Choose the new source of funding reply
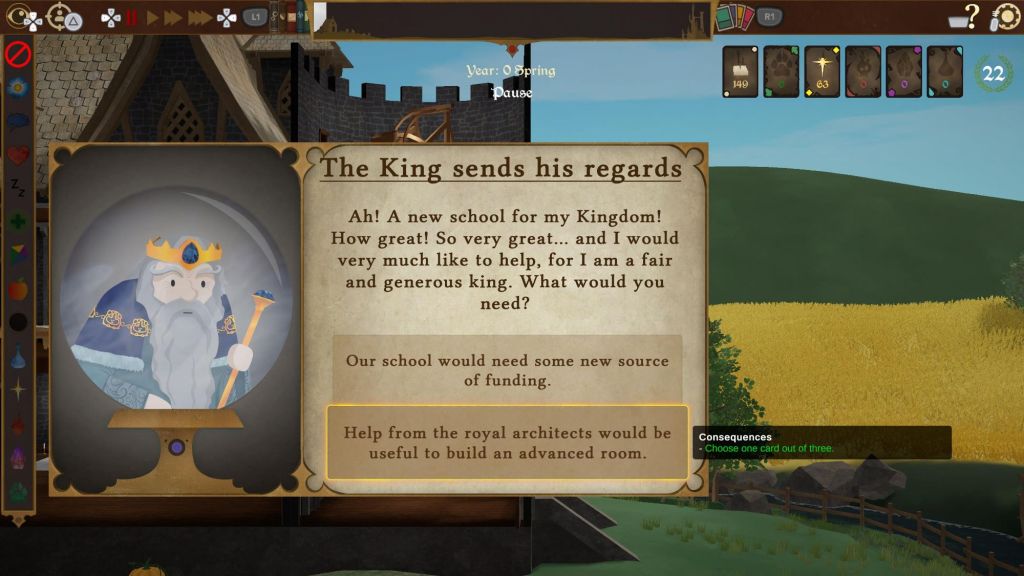 click(507, 370)
